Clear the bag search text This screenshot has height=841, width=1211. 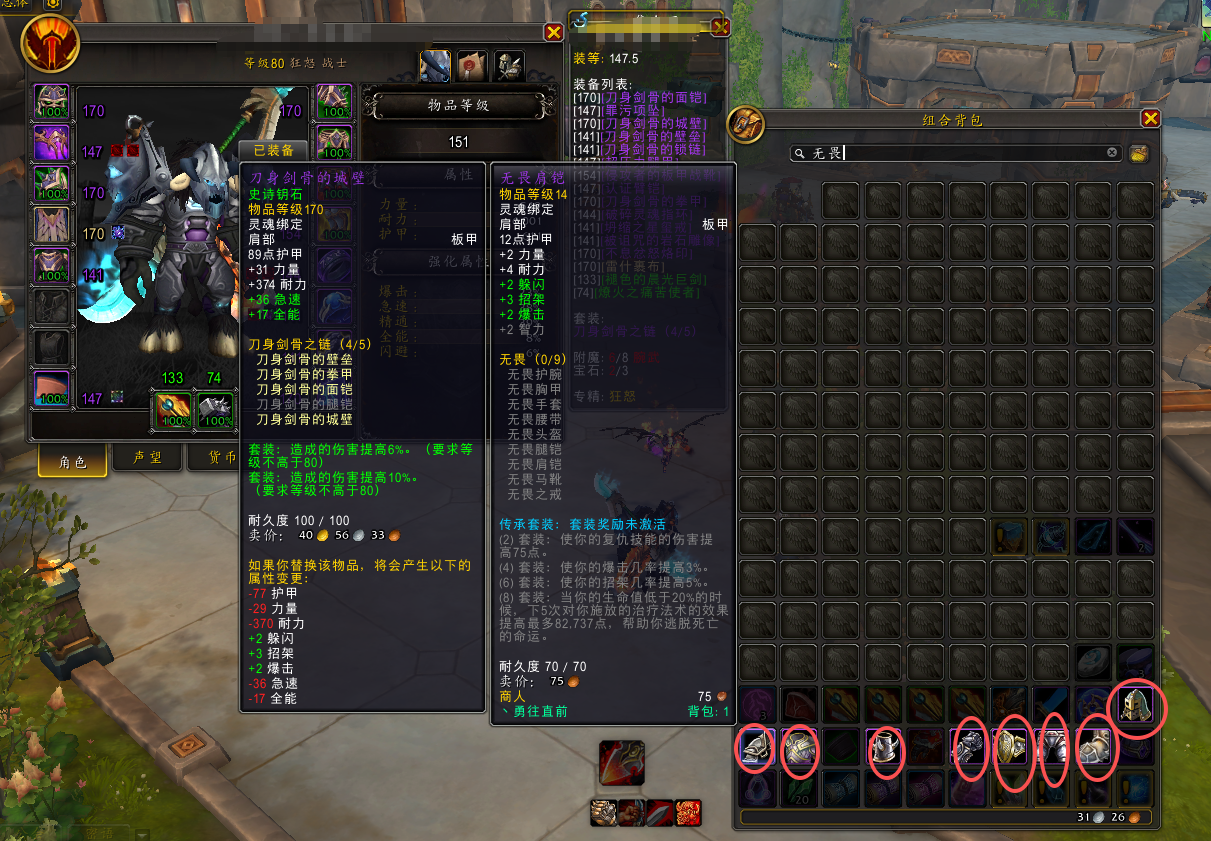[1112, 153]
